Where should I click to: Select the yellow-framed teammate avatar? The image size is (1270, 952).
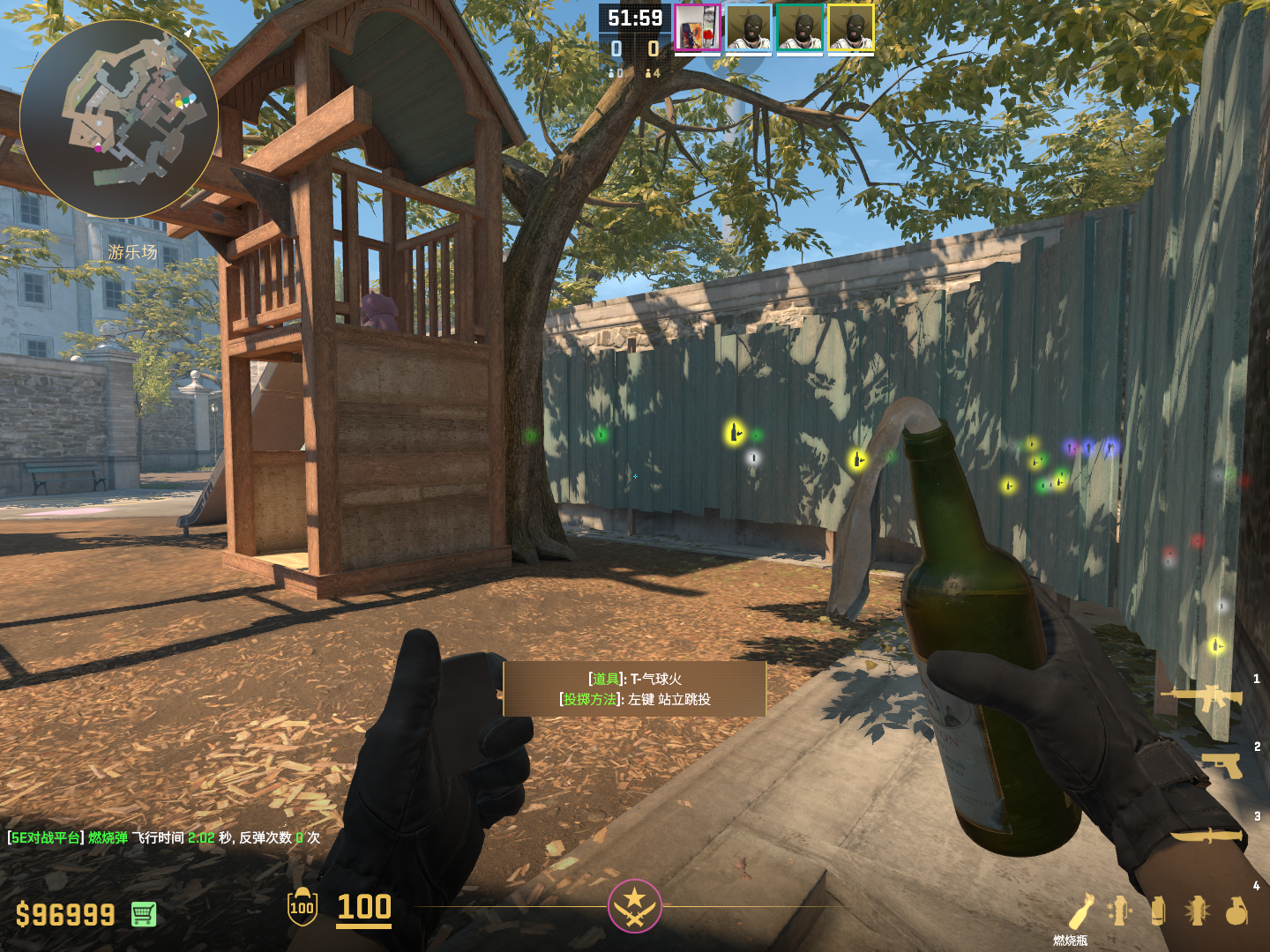pyautogui.click(x=851, y=29)
